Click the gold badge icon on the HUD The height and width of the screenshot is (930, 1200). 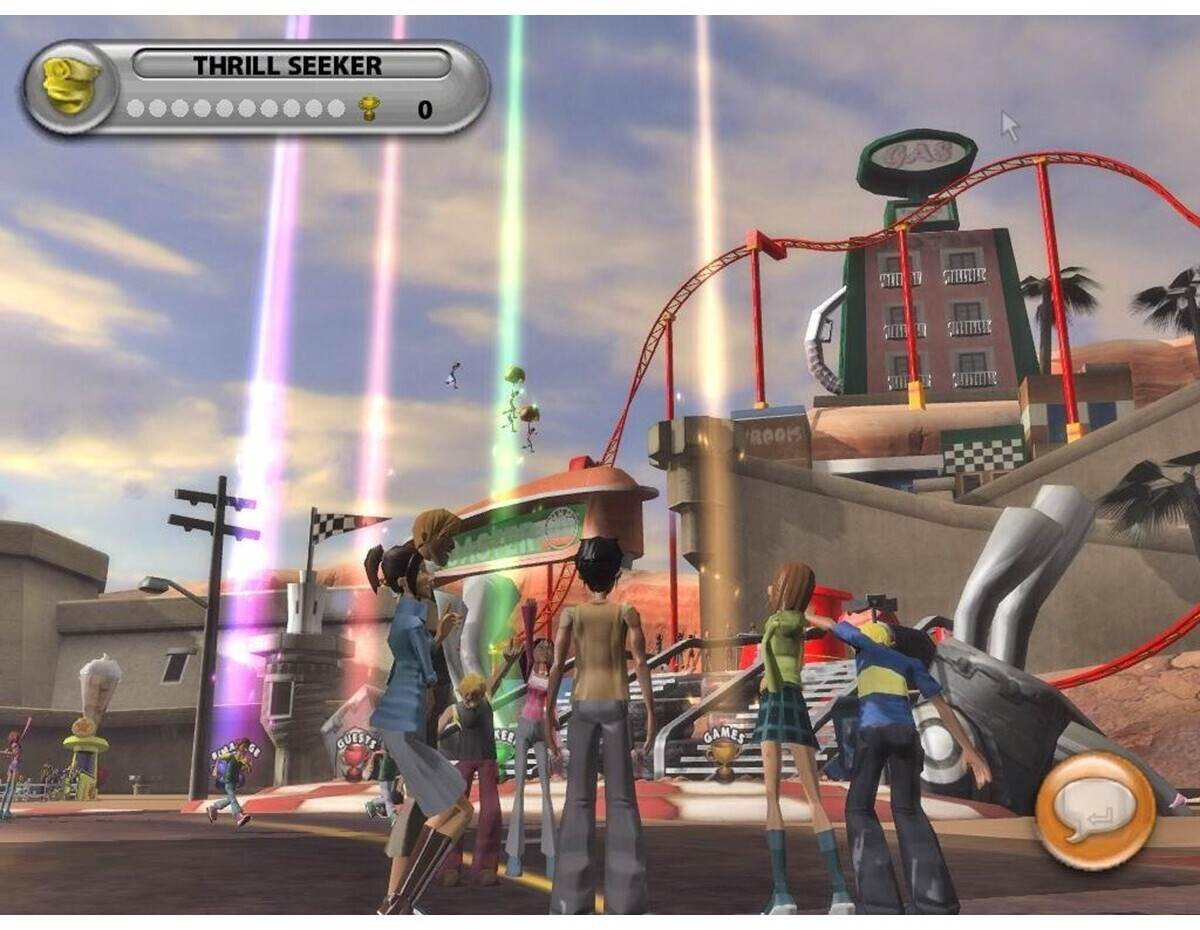(70, 86)
